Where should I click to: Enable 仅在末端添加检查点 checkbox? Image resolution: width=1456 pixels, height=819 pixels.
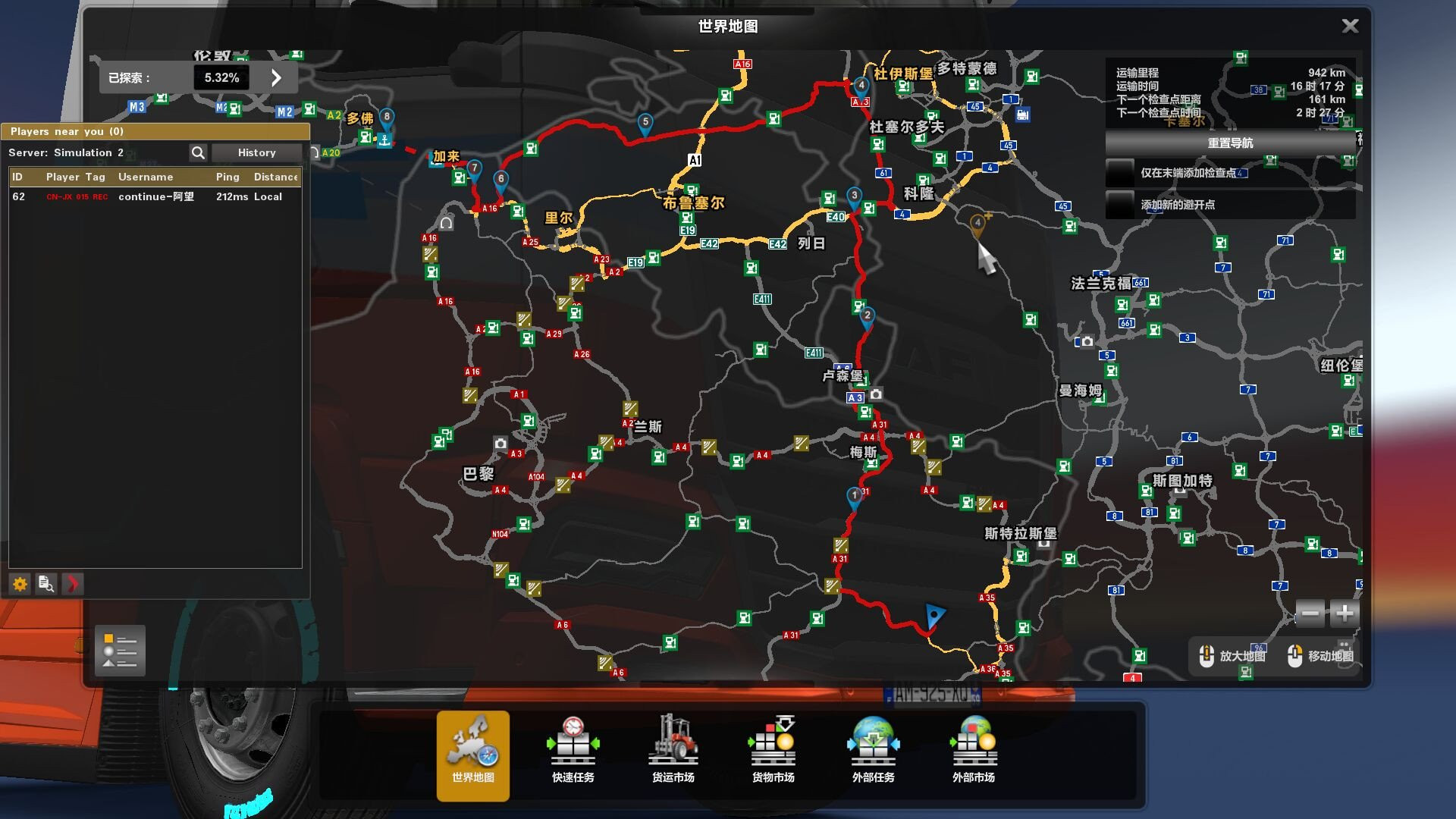(1119, 173)
